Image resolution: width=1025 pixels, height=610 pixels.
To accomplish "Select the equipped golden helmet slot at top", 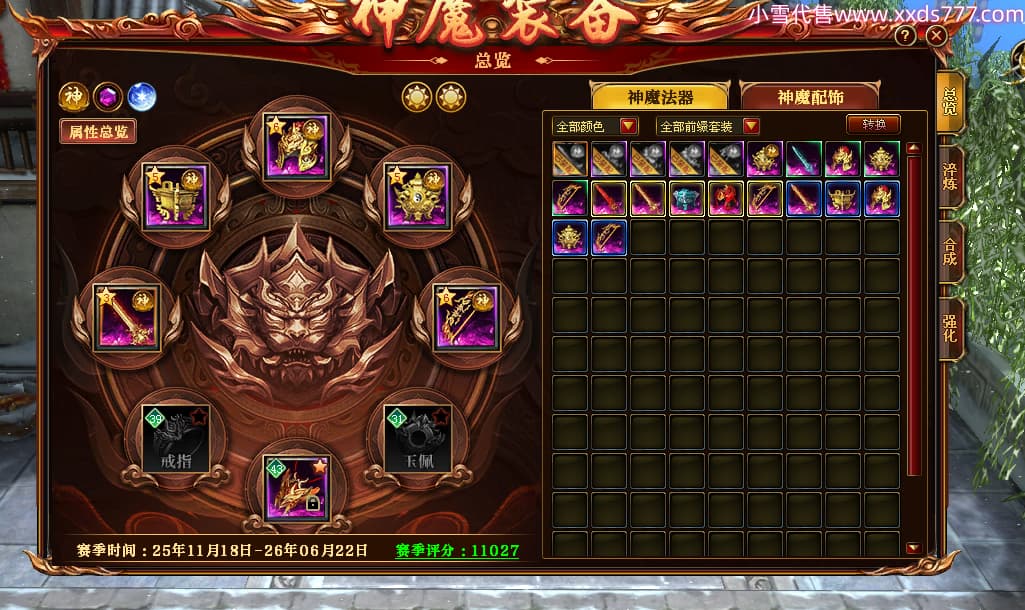I will pos(296,147).
